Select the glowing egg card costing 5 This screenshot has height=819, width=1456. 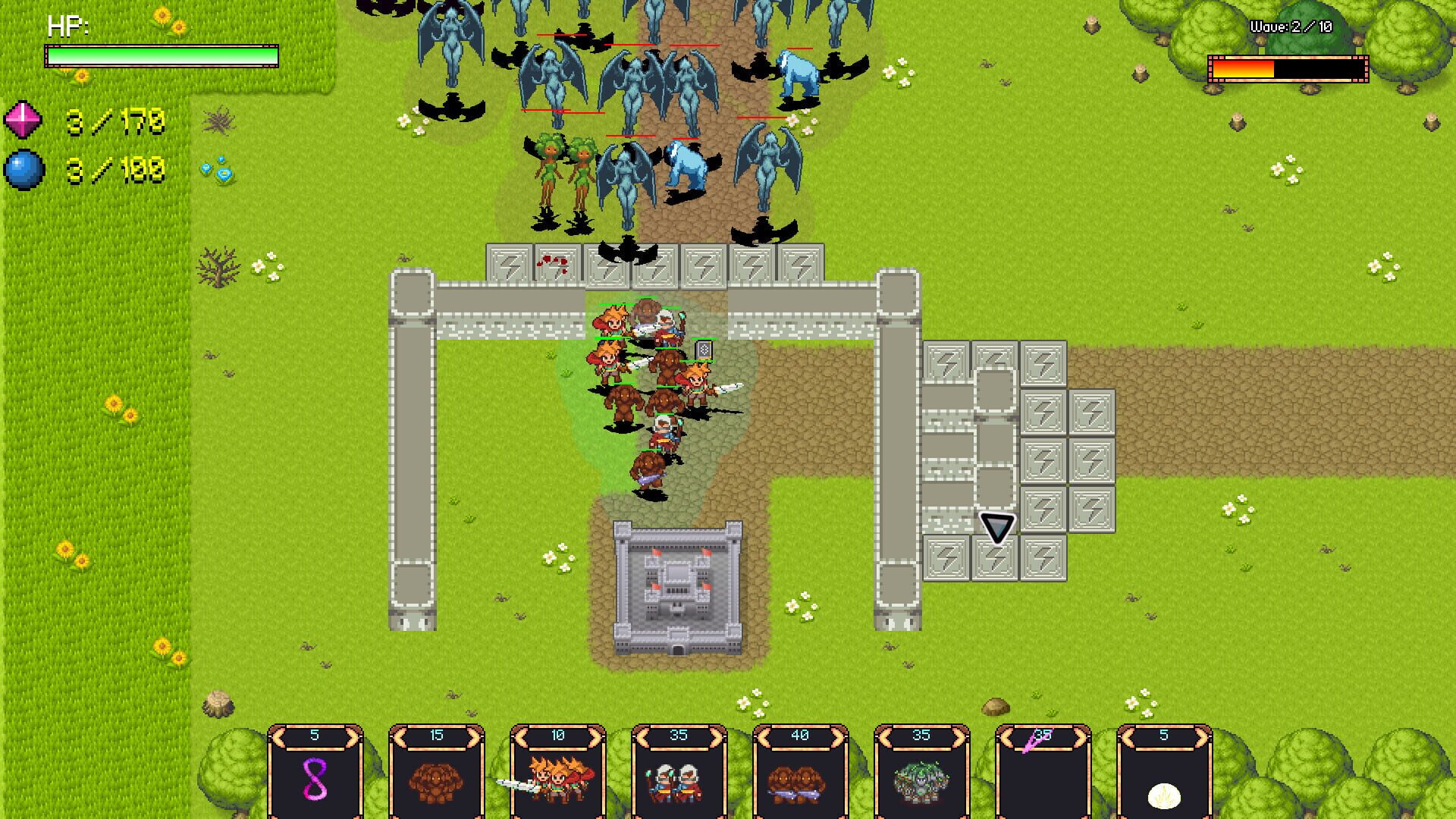pos(1164,781)
